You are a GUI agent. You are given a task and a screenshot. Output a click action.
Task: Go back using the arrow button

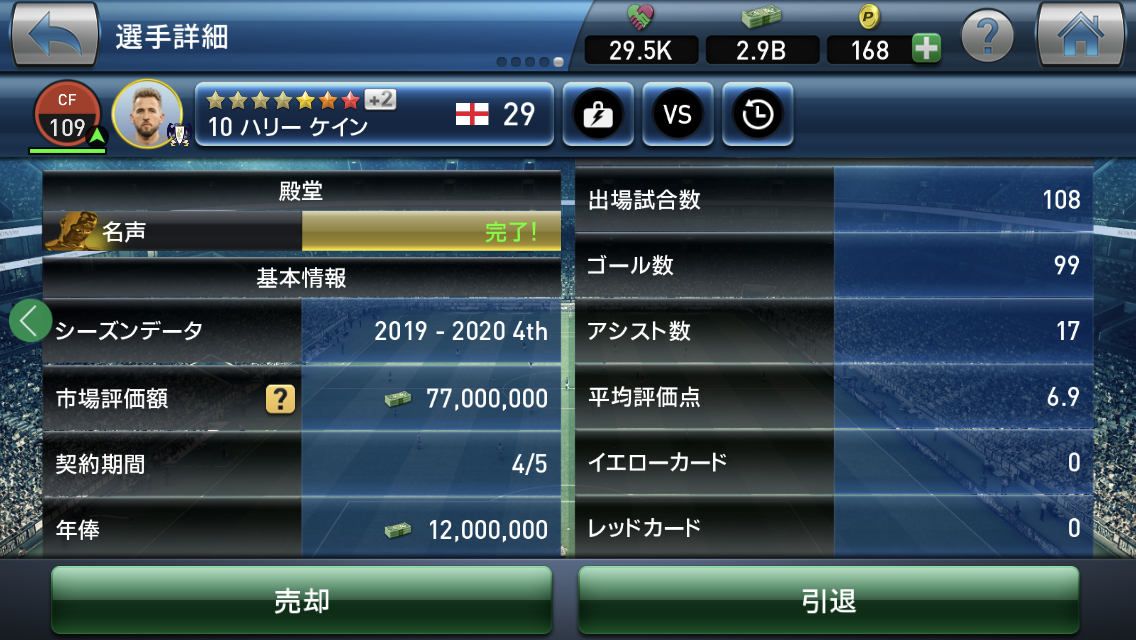(x=55, y=35)
